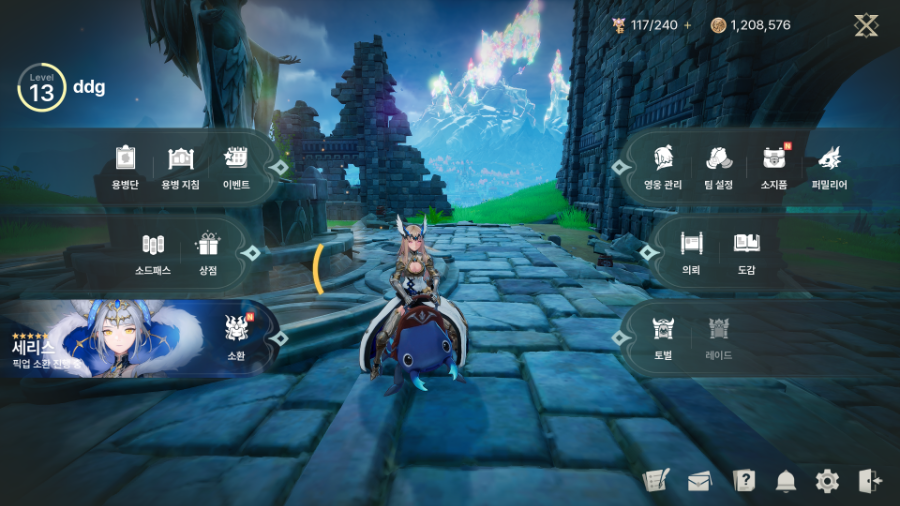Select the greyed-out 레이드 raid entry
This screenshot has width=900, height=506.
tap(718, 335)
